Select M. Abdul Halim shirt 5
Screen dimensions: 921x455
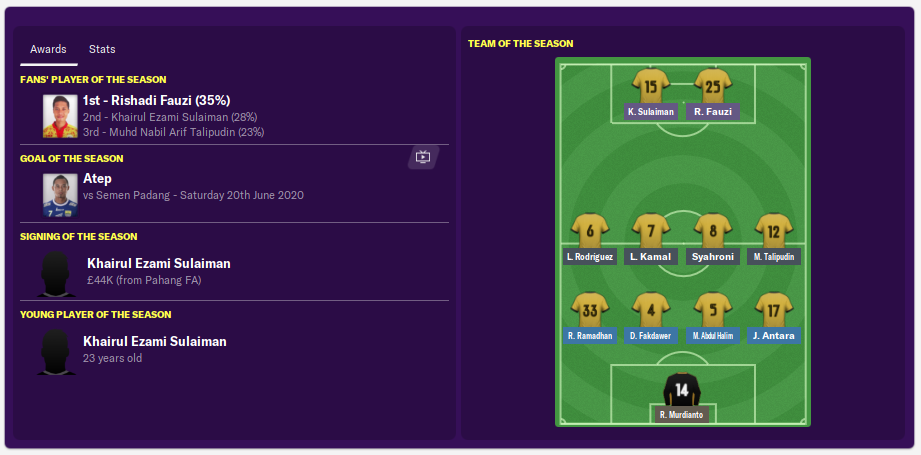713,311
